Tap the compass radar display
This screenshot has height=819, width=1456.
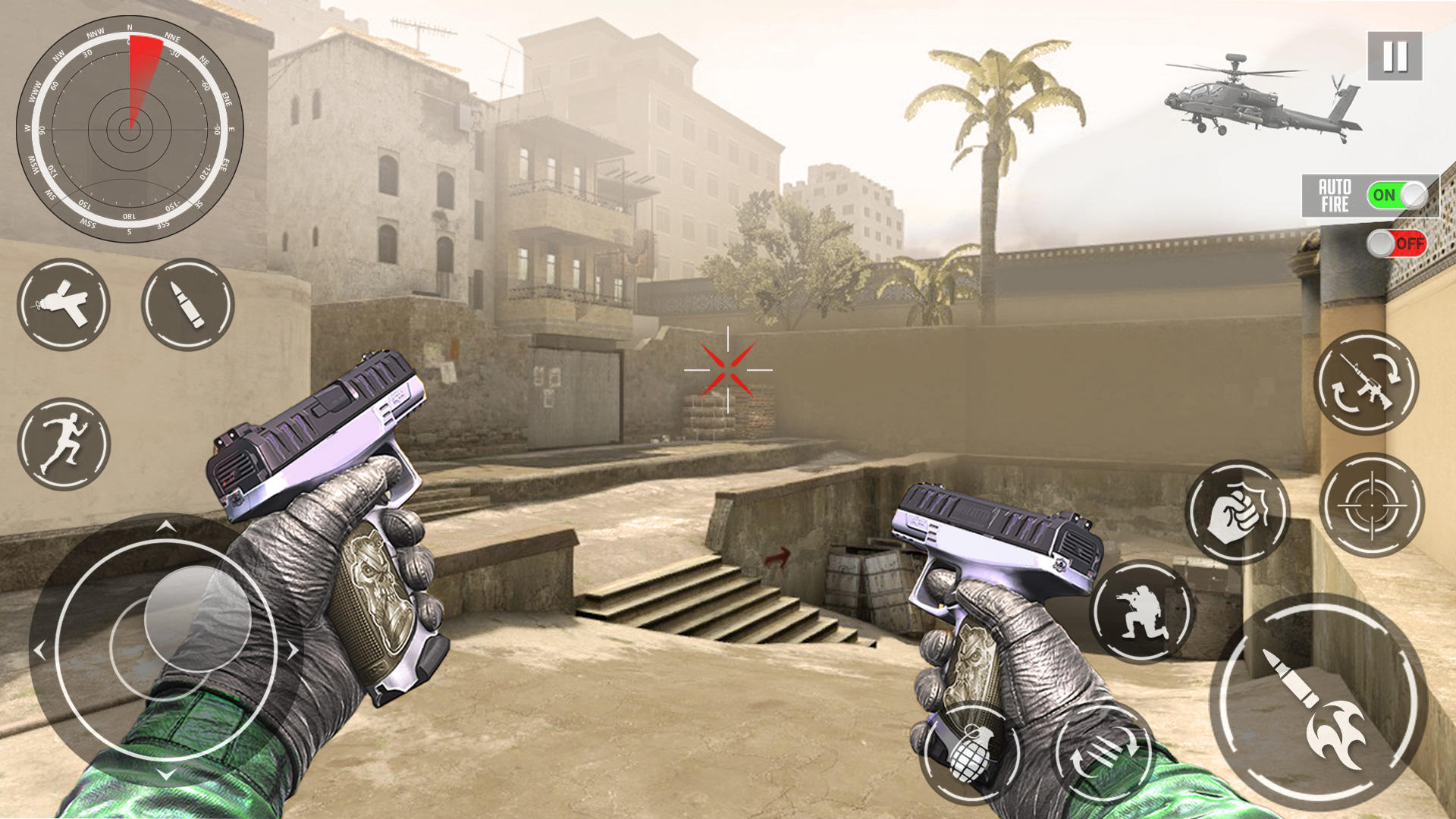(129, 127)
